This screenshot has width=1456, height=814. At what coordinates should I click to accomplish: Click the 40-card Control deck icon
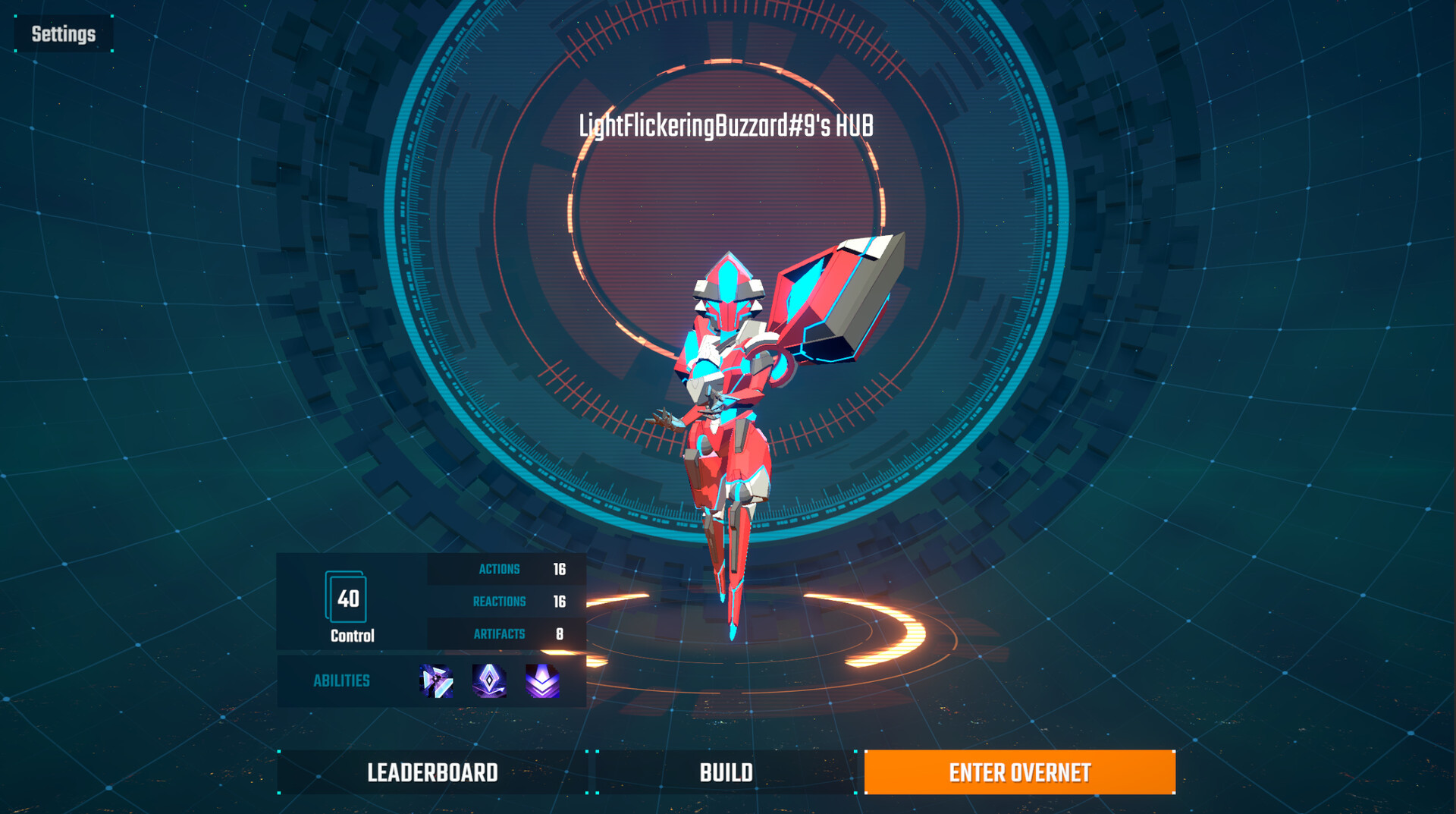pyautogui.click(x=347, y=598)
